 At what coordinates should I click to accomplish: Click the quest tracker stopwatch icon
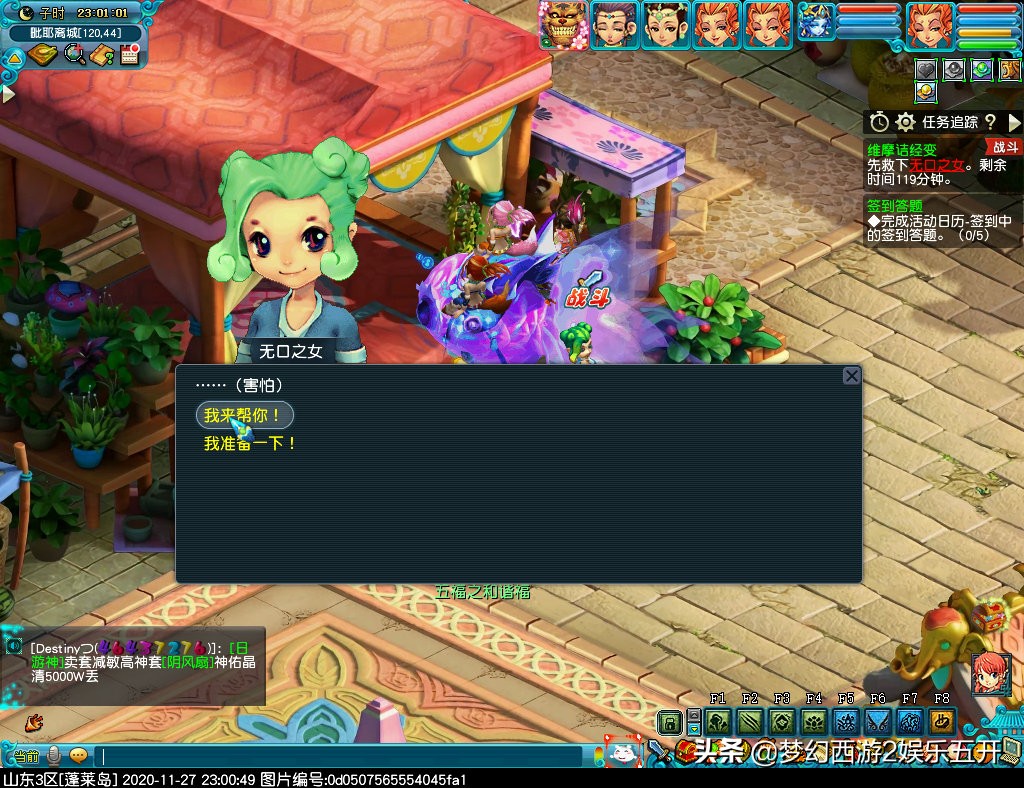pos(879,122)
